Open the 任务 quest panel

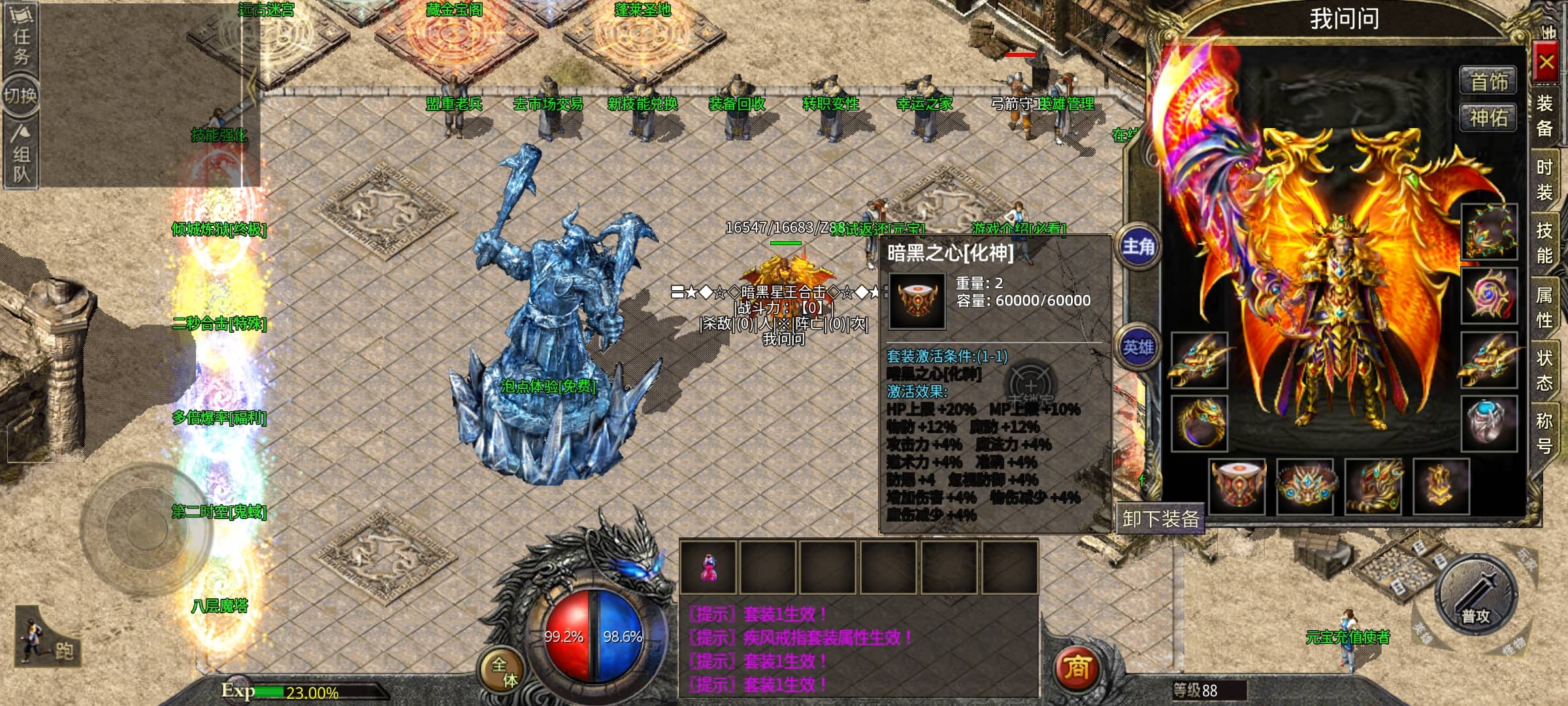21,37
